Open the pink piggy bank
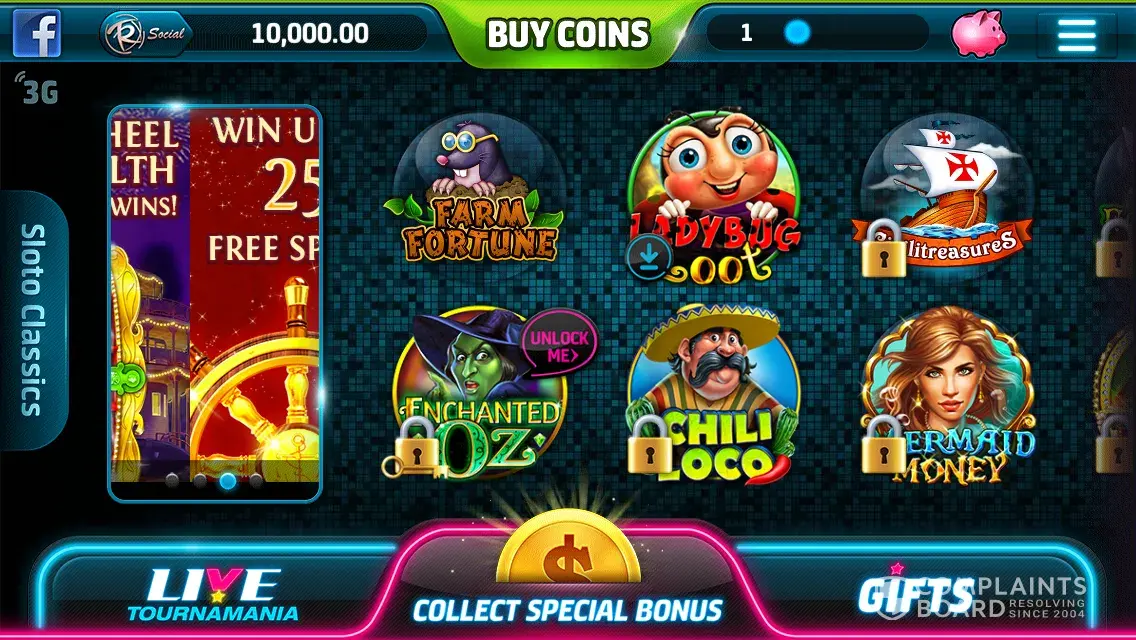This screenshot has width=1136, height=640. 978,34
